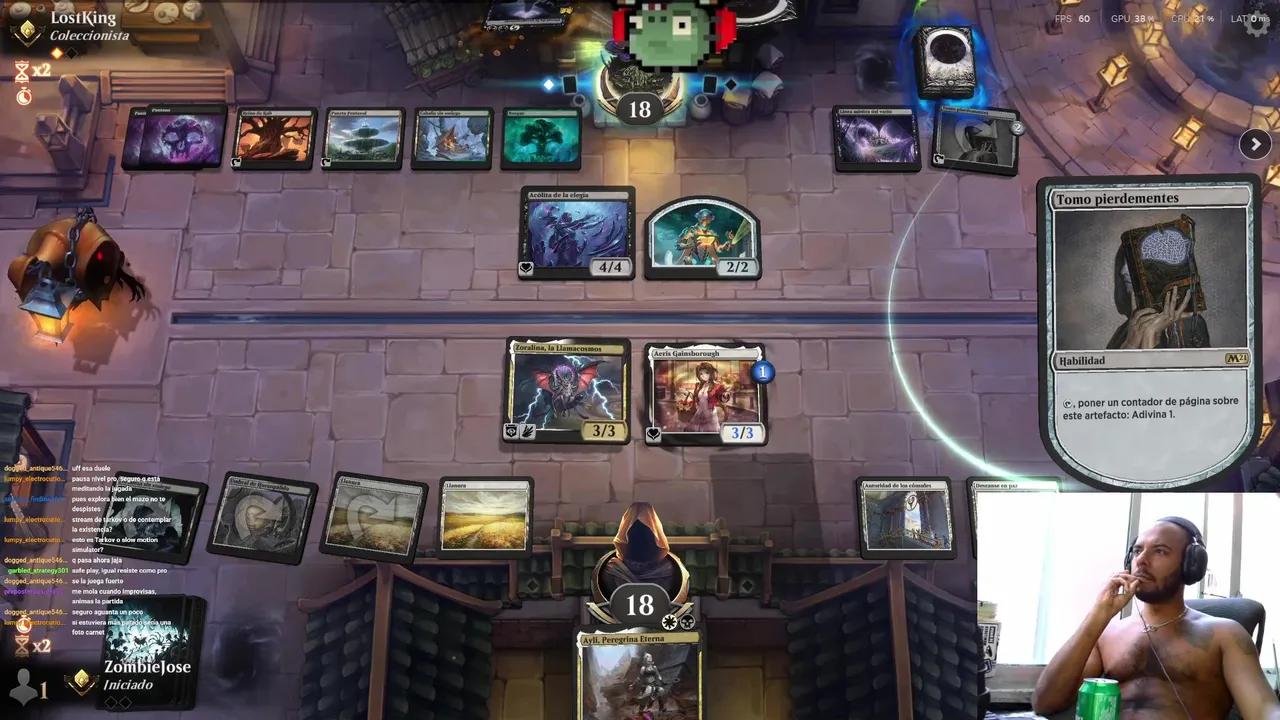Toggle the blue phase-stop diamond beside opponent's life
The width and height of the screenshot is (1280, 720).
[546, 84]
